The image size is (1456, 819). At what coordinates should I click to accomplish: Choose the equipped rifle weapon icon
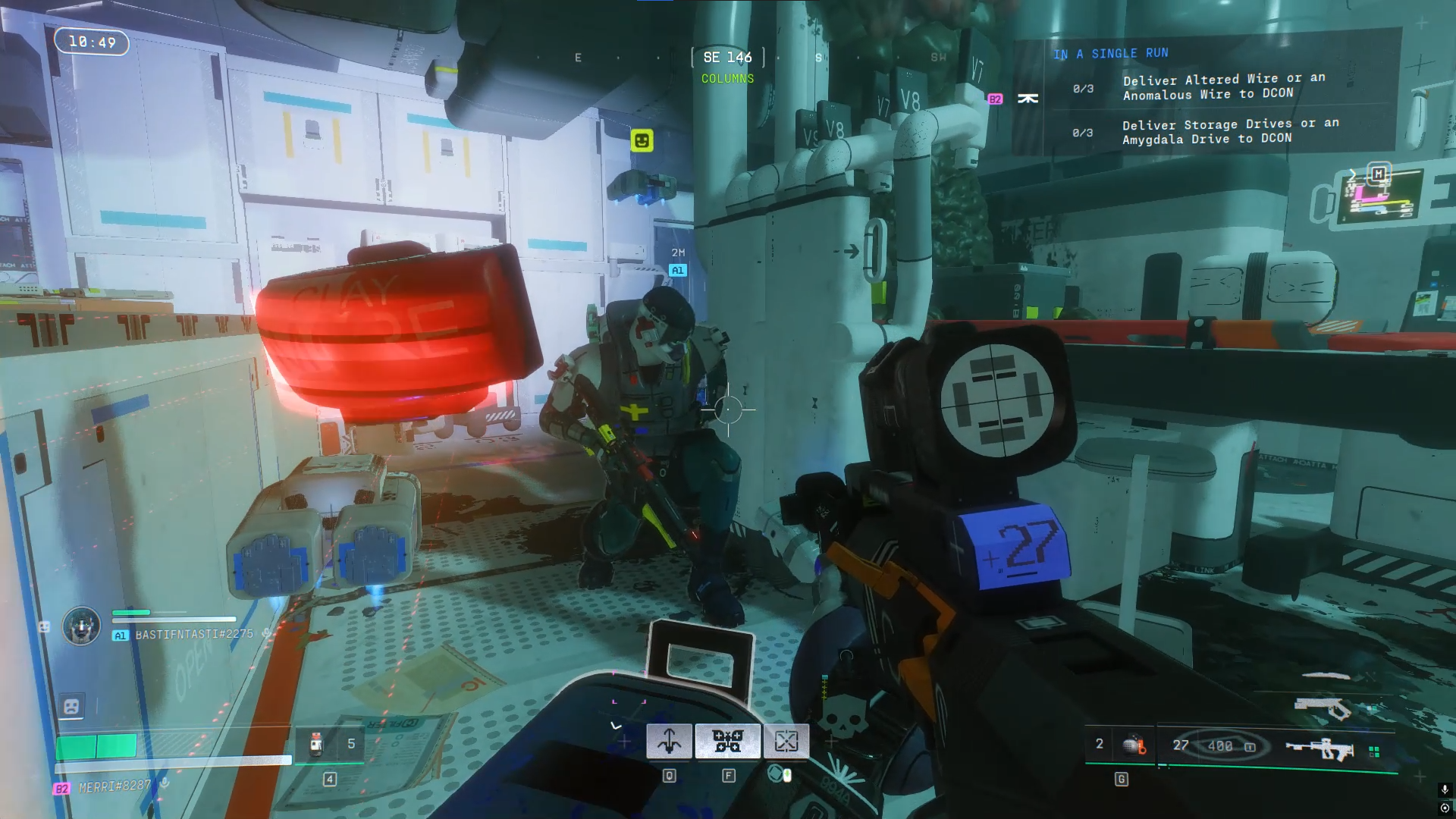(x=1320, y=749)
